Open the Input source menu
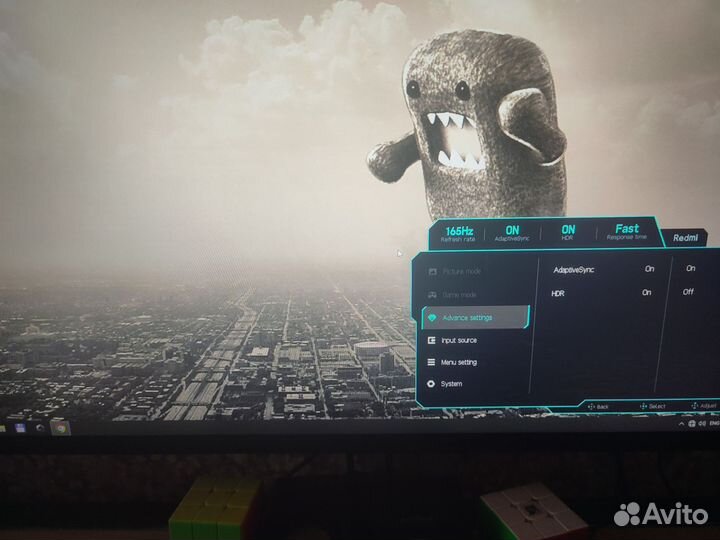 click(x=459, y=340)
